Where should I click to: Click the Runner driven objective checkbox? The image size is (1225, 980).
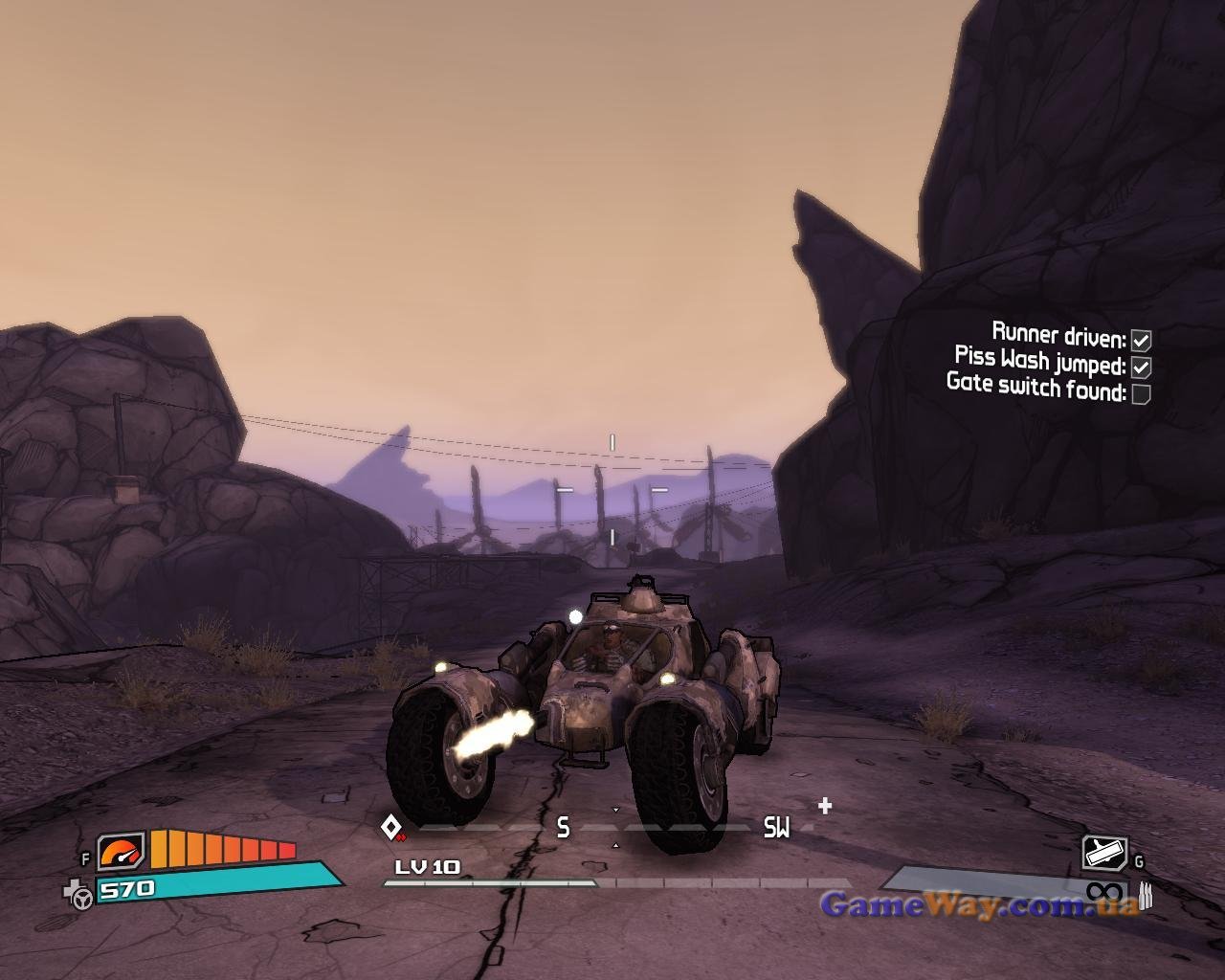[x=1141, y=340]
